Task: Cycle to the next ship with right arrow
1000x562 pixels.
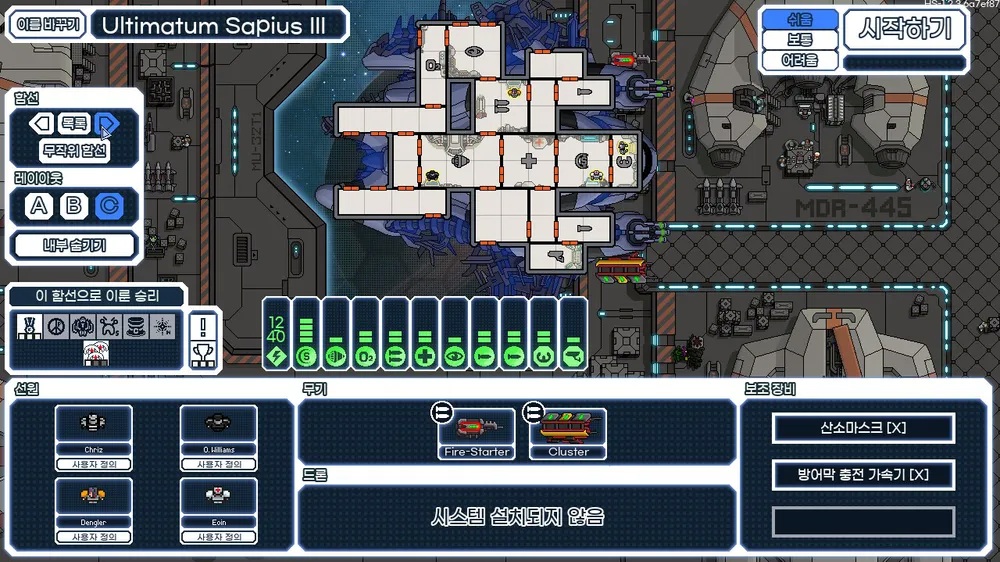Action: click(107, 124)
